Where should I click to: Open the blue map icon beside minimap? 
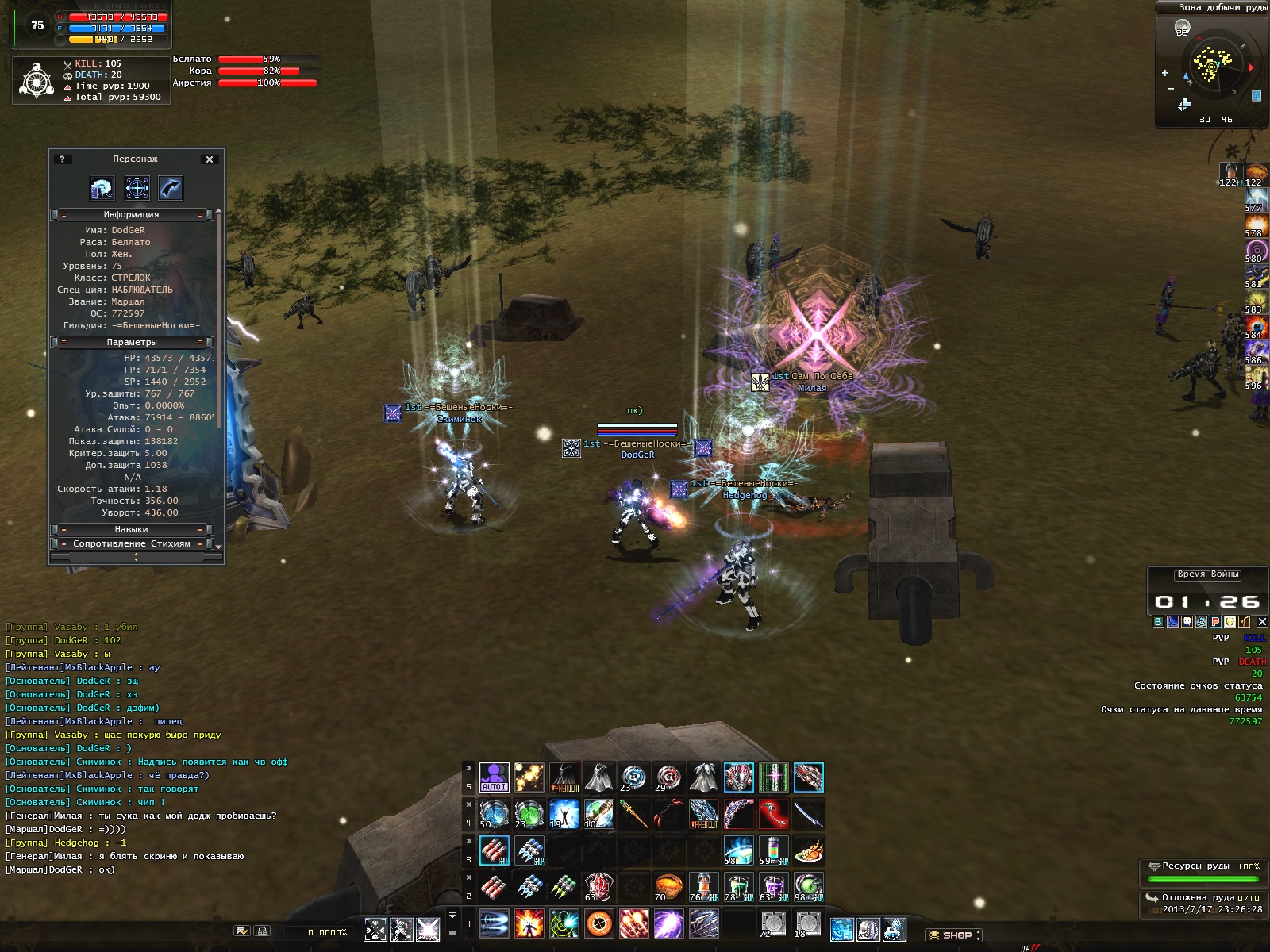point(1257,96)
